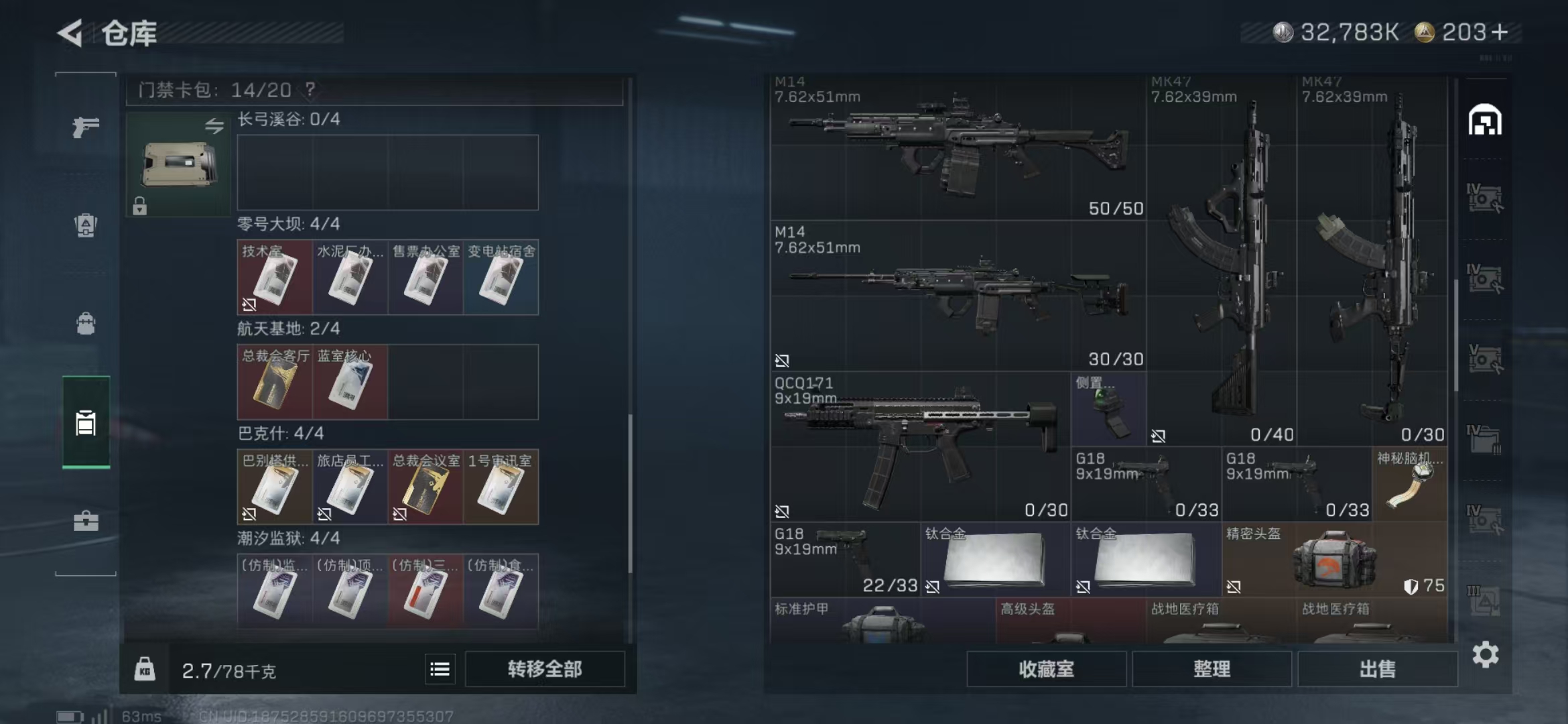Add gold via the plus next to 203
The image size is (1568, 724).
(1501, 32)
